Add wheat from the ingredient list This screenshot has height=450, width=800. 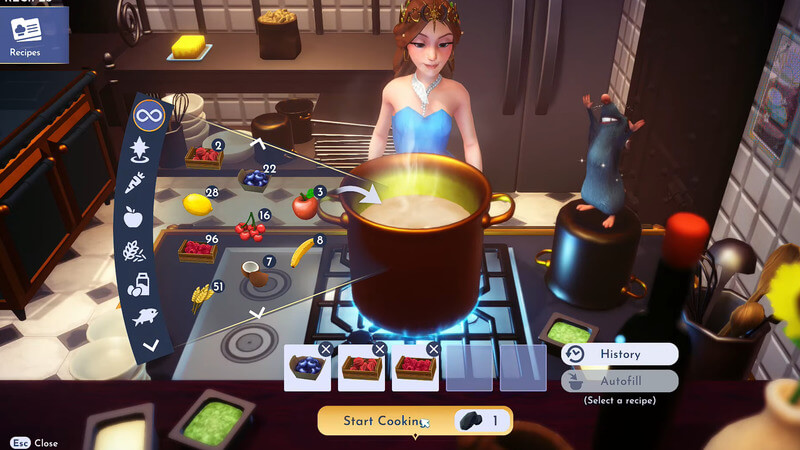click(x=202, y=295)
